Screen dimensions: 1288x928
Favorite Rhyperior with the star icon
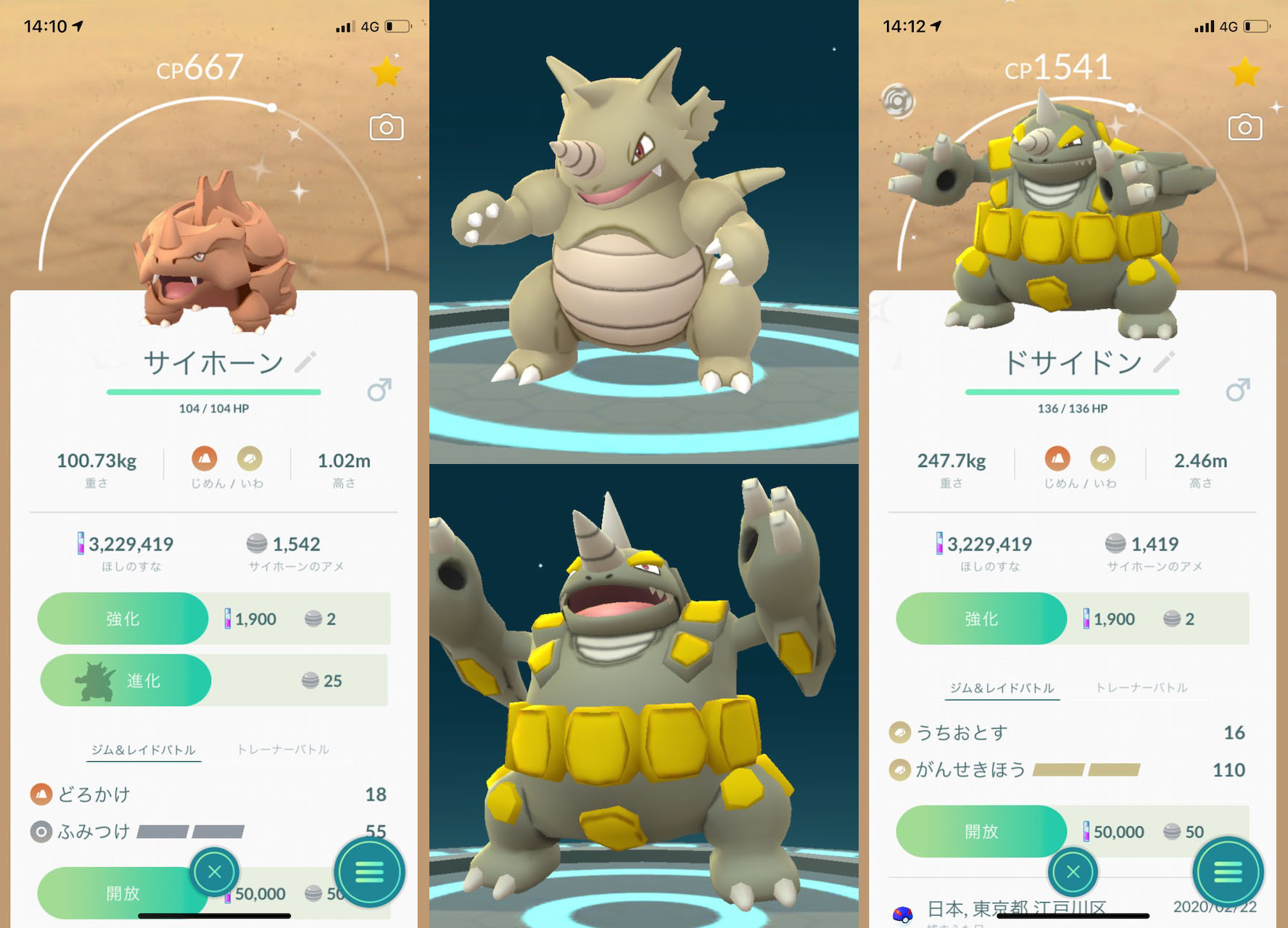tap(1245, 72)
